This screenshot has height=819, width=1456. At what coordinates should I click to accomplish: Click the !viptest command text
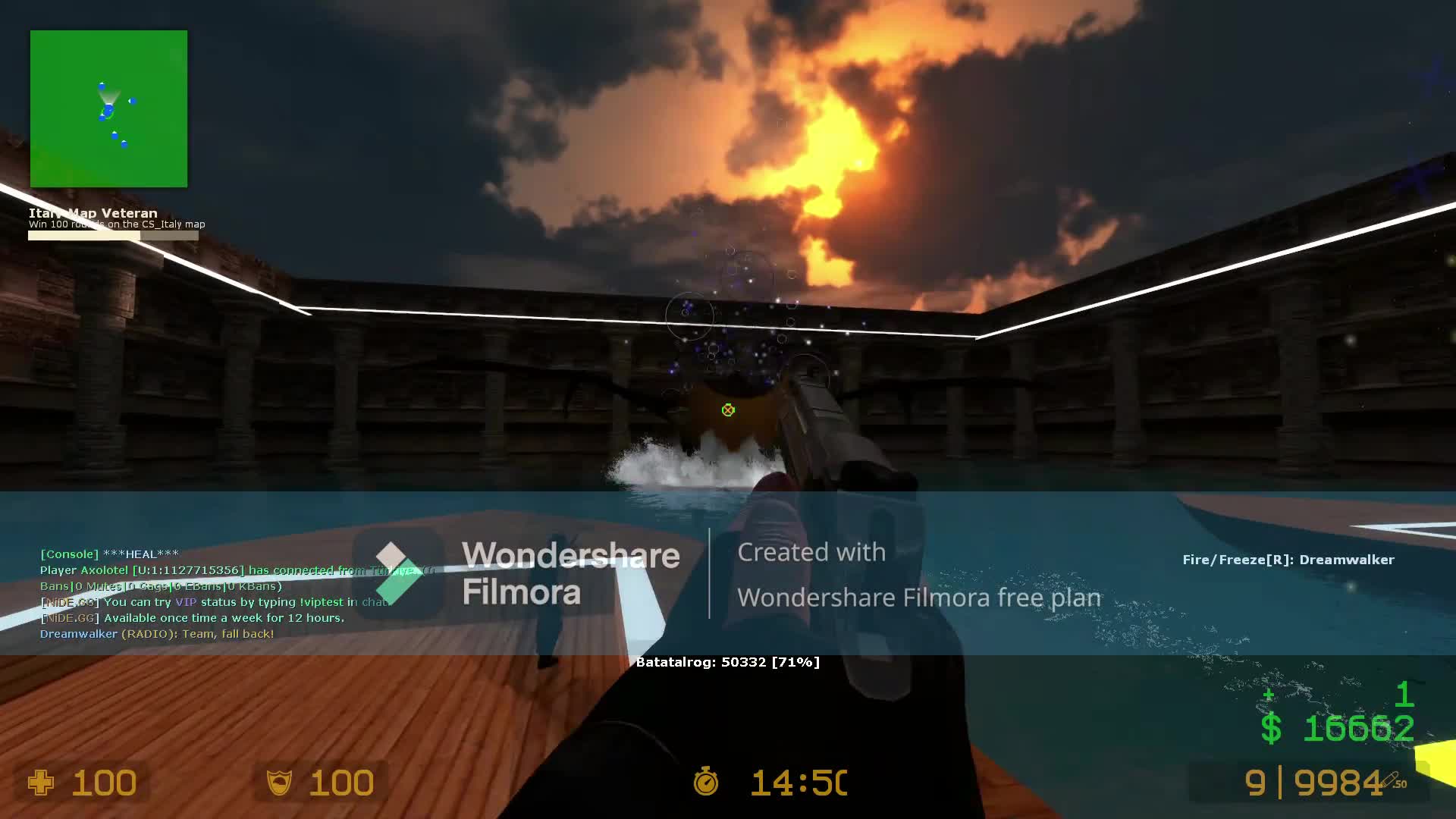click(x=322, y=601)
